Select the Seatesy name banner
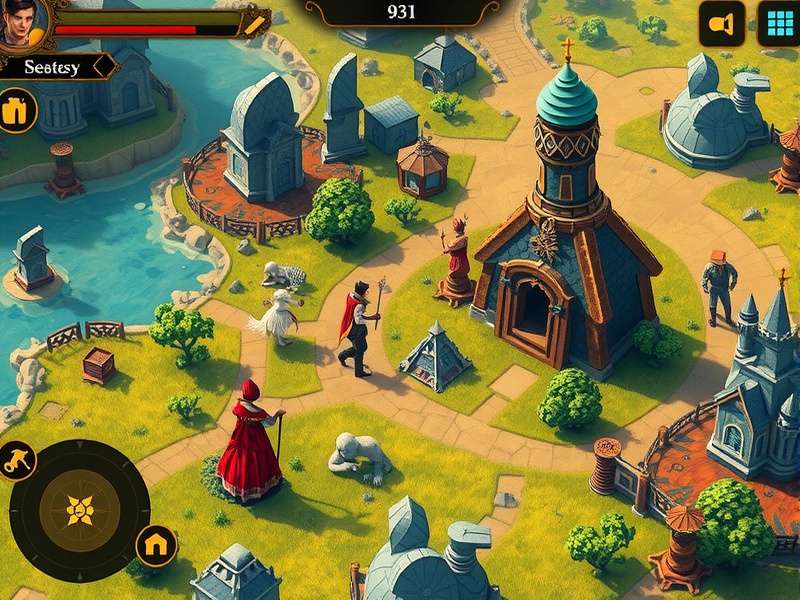Image resolution: width=800 pixels, height=600 pixels. click(56, 67)
